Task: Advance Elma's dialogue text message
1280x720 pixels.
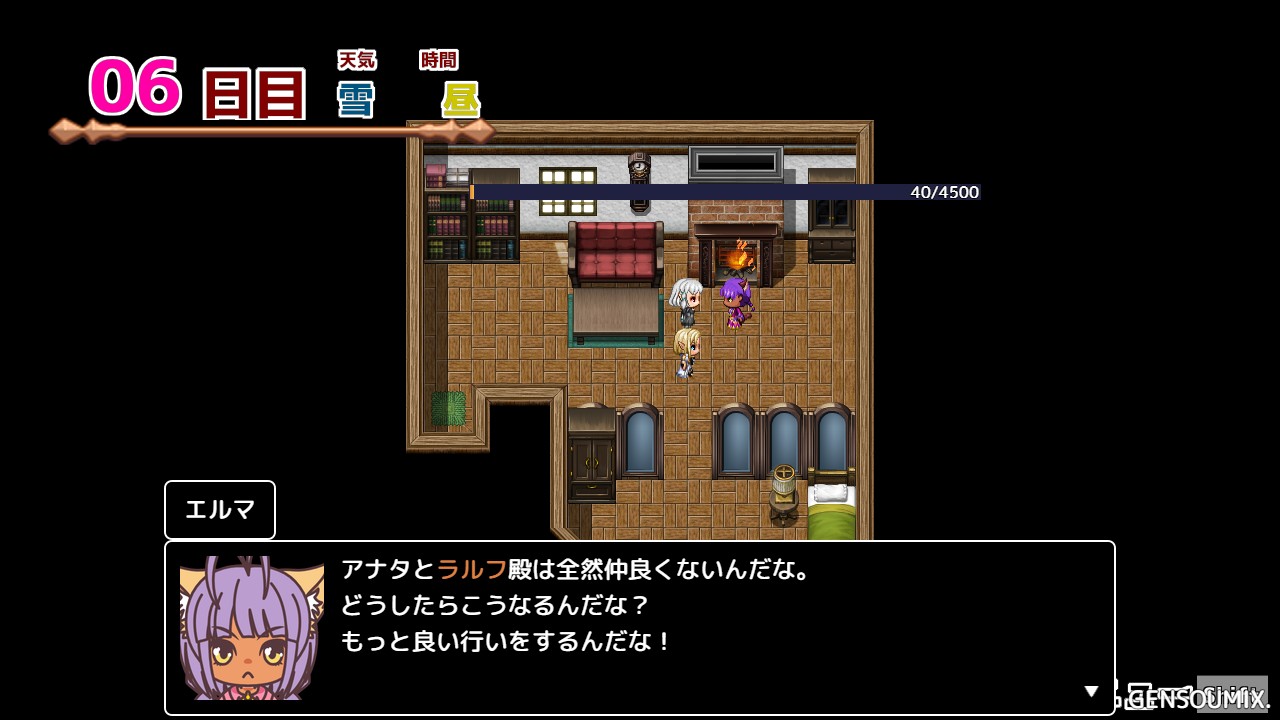Action: (640, 626)
